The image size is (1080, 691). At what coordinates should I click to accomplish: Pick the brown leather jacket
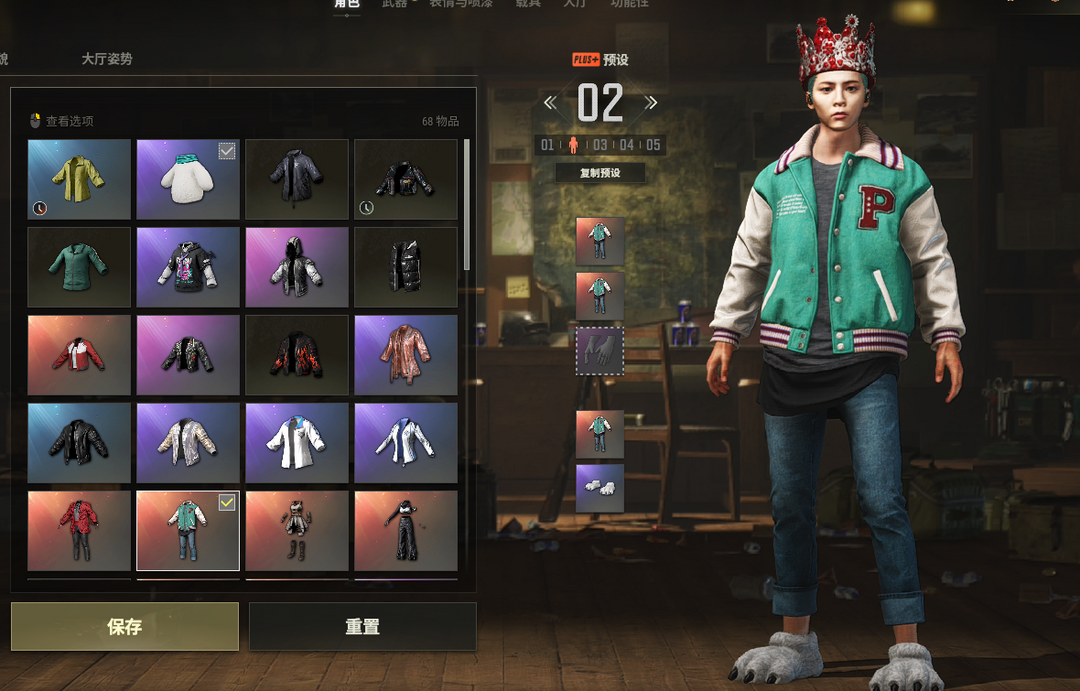[406, 355]
